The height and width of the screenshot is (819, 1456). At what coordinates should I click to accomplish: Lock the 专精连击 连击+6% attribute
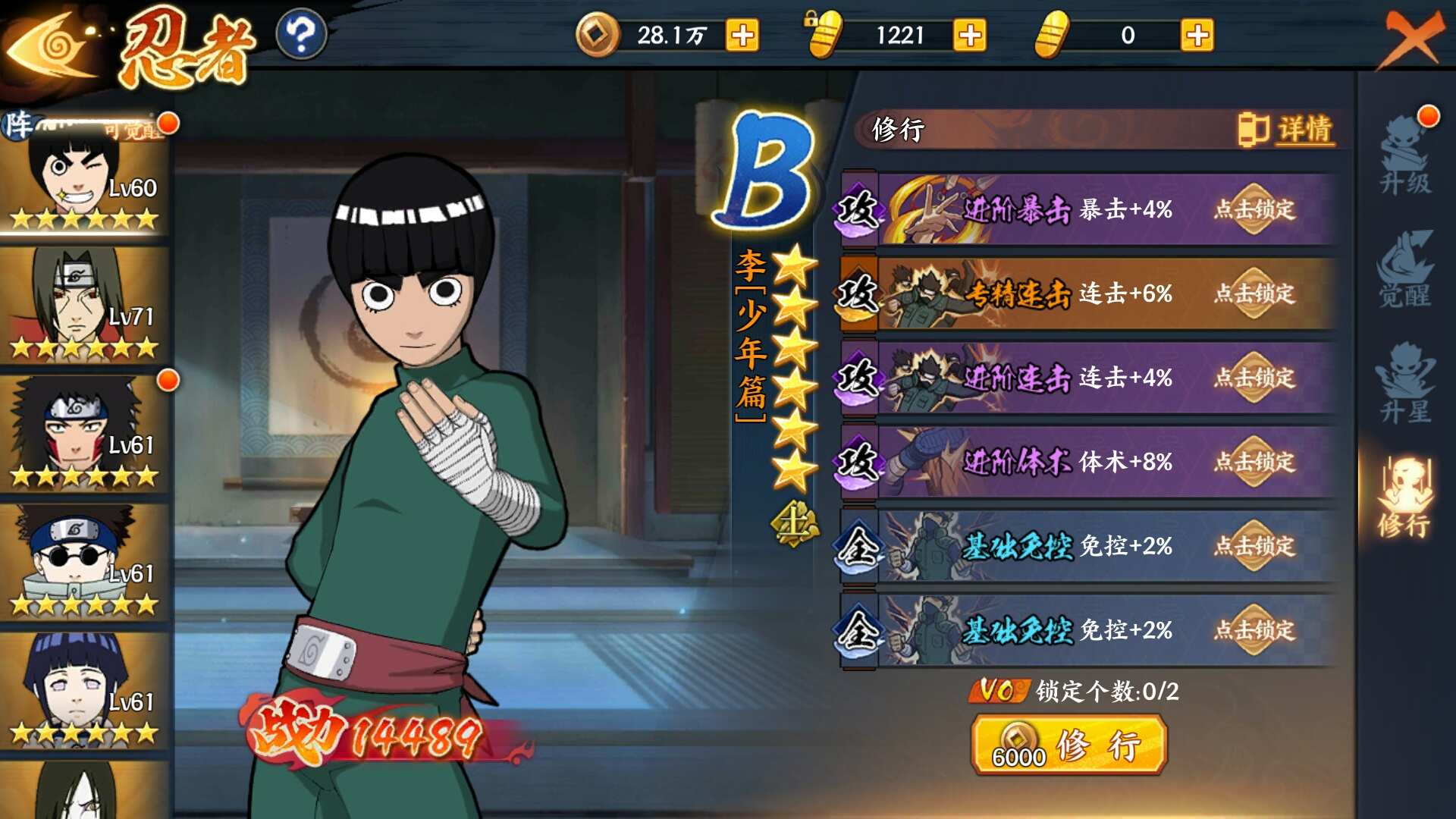[x=1254, y=293]
